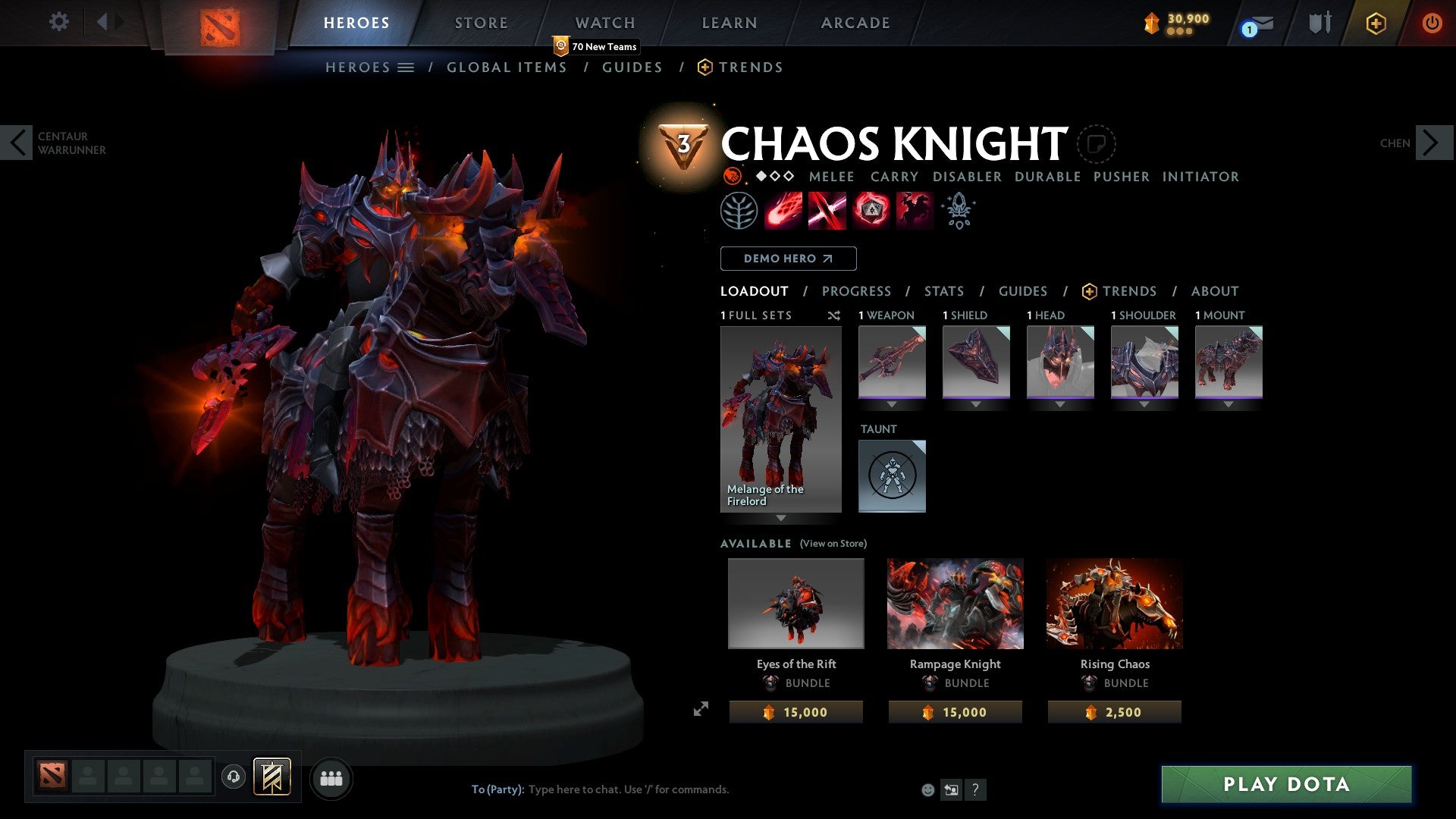
Task: Open the Chaos Knight talent tree icon
Action: pyautogui.click(x=736, y=210)
